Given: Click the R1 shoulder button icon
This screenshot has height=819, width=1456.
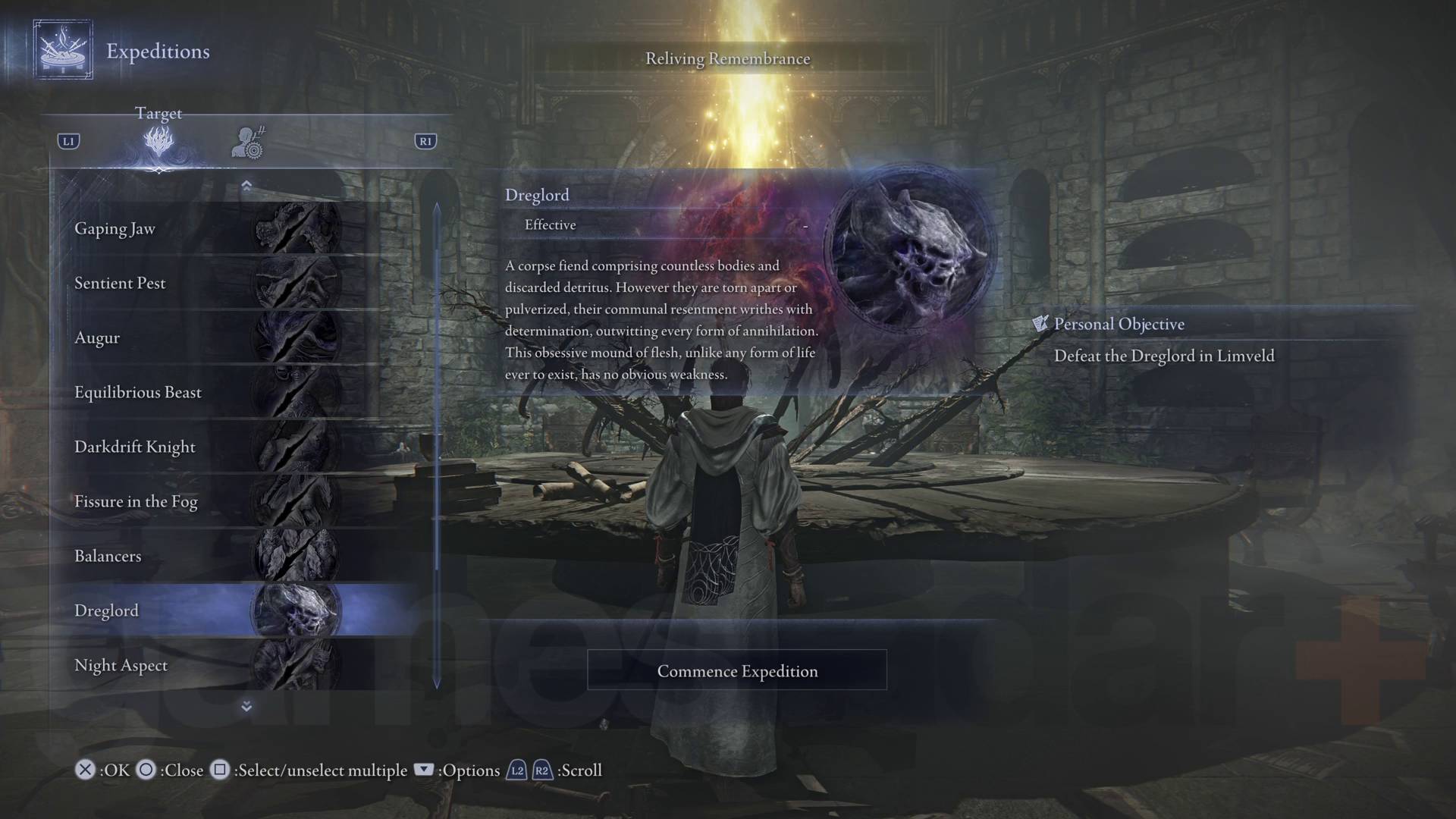Looking at the screenshot, I should [425, 140].
